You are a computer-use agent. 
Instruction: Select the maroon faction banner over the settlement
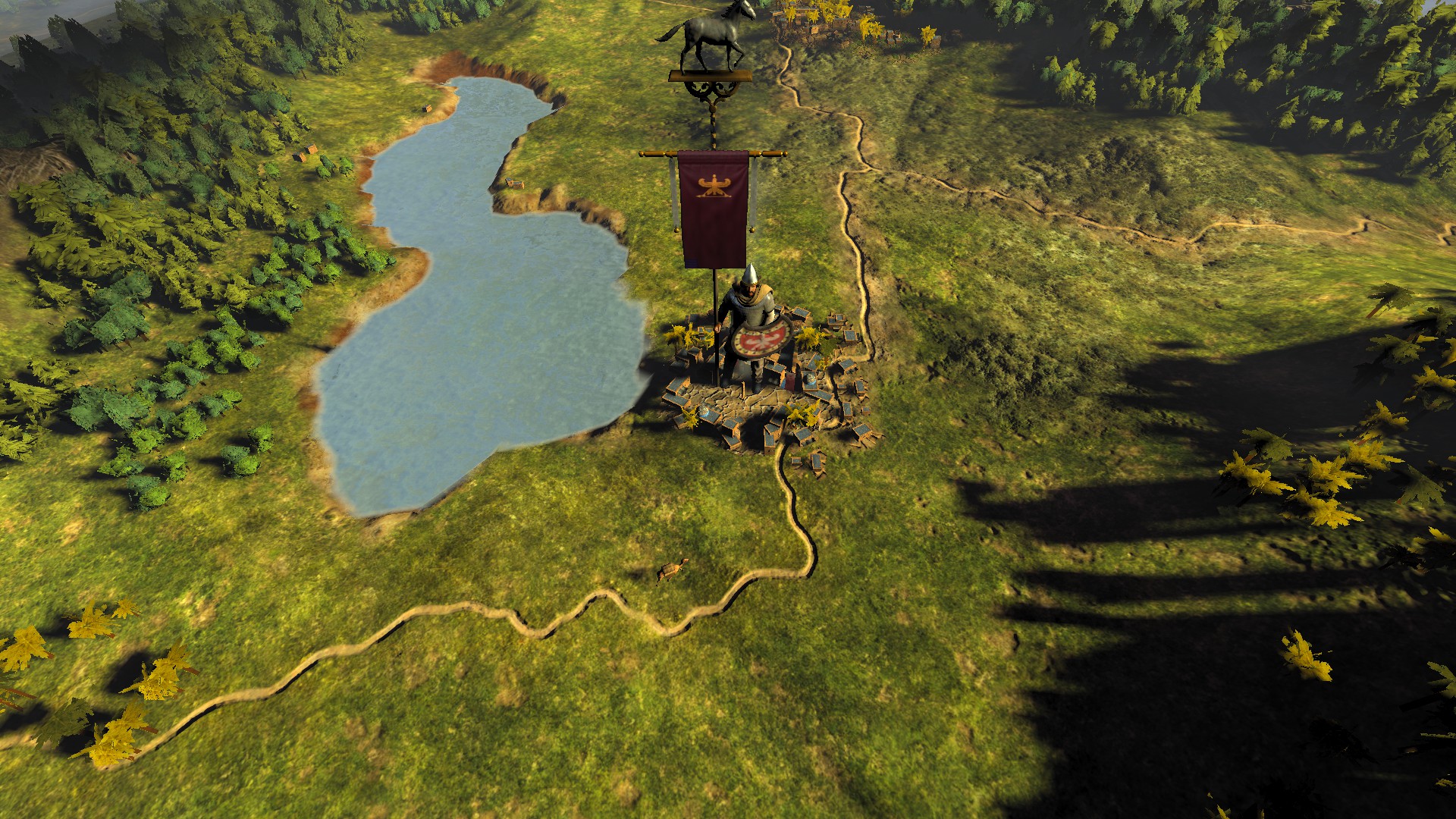click(x=713, y=209)
